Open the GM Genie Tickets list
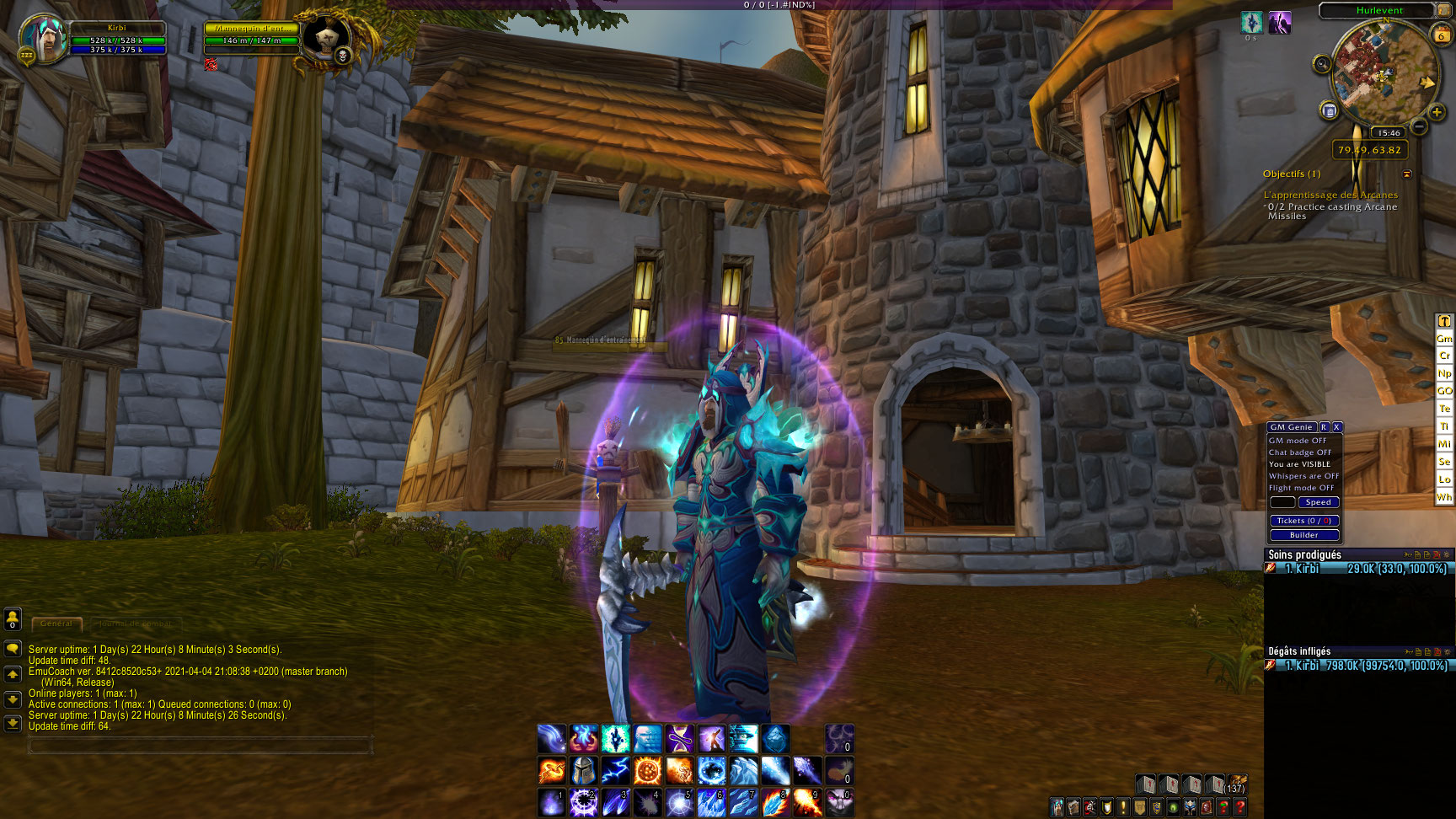Image resolution: width=1456 pixels, height=819 pixels. point(1303,521)
